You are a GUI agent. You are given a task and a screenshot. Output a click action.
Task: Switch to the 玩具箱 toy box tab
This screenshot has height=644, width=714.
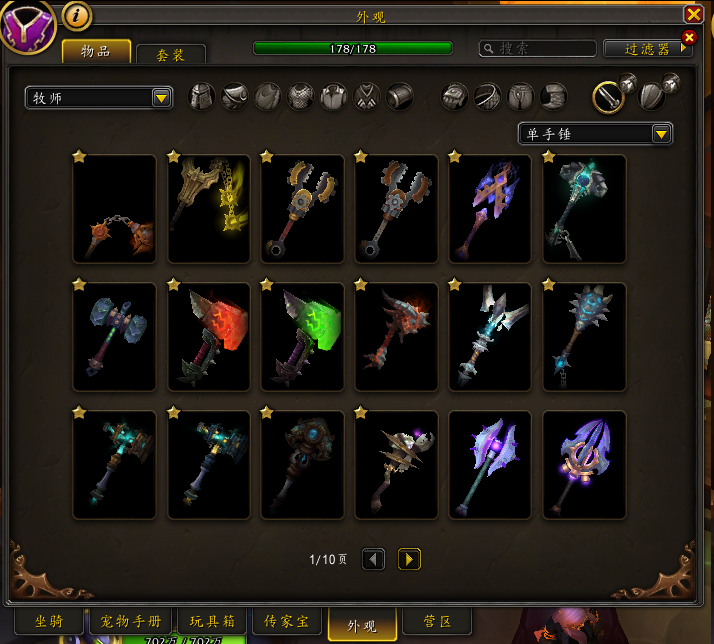click(210, 622)
